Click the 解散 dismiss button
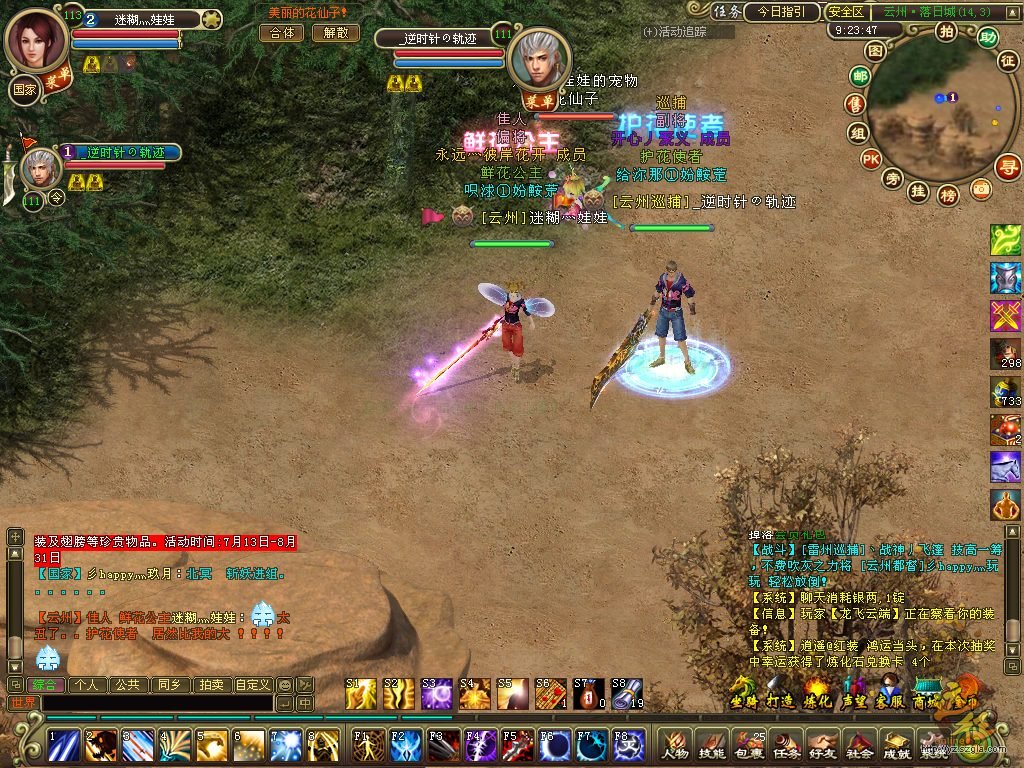Screen dimensions: 1024x768 [335, 32]
